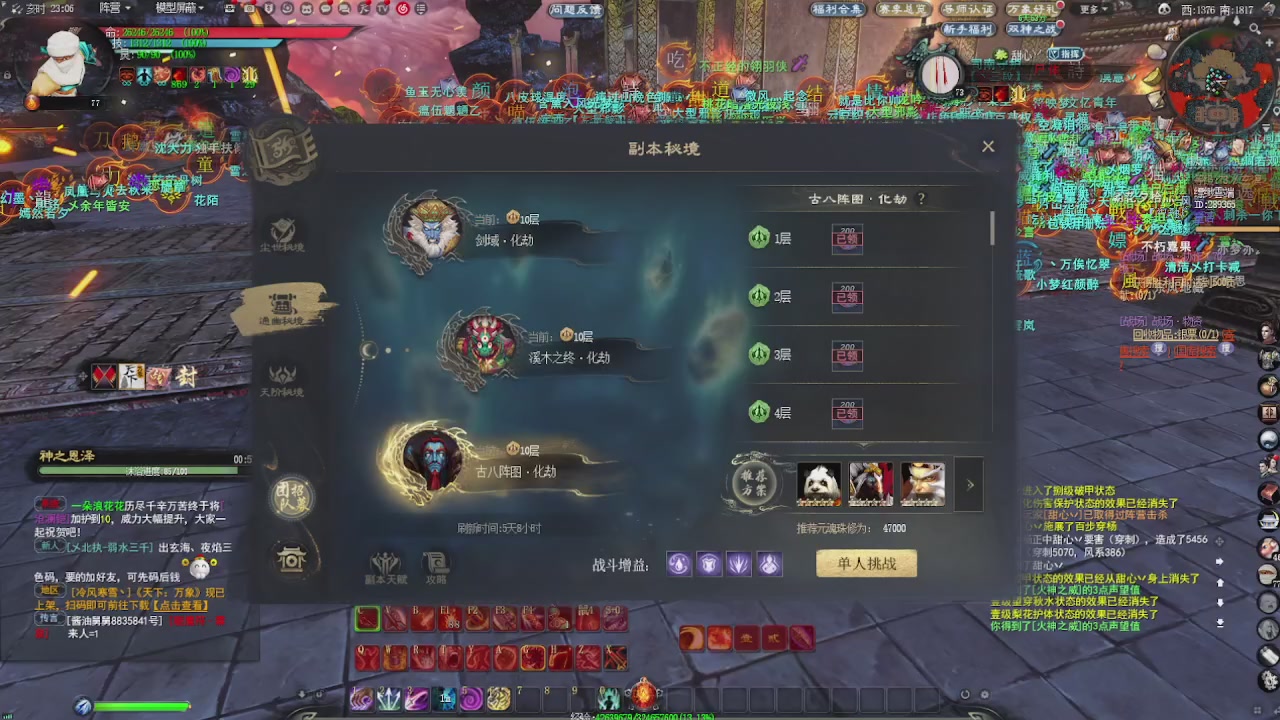Image resolution: width=1280 pixels, height=720 pixels.
Task: Select the 古八阵图·化劫 boss portrait
Action: [x=435, y=463]
